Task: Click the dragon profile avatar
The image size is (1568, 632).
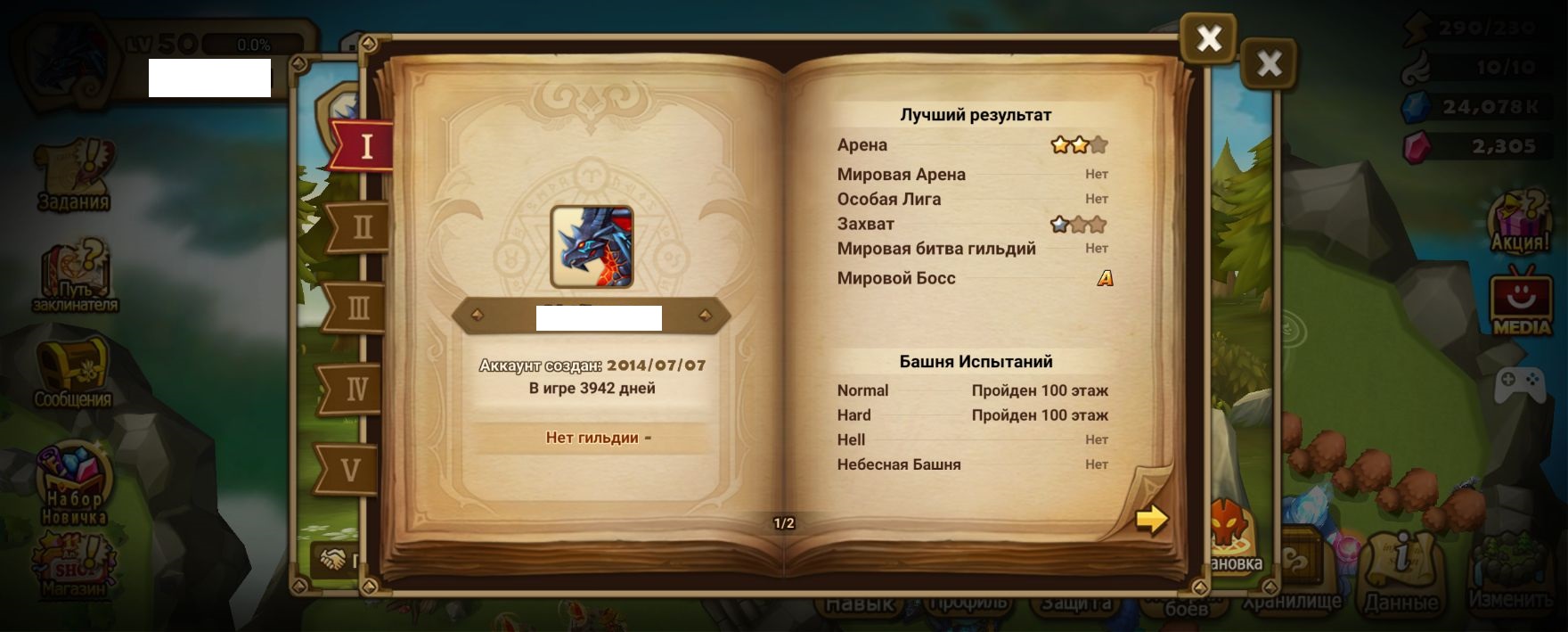Action: click(592, 247)
